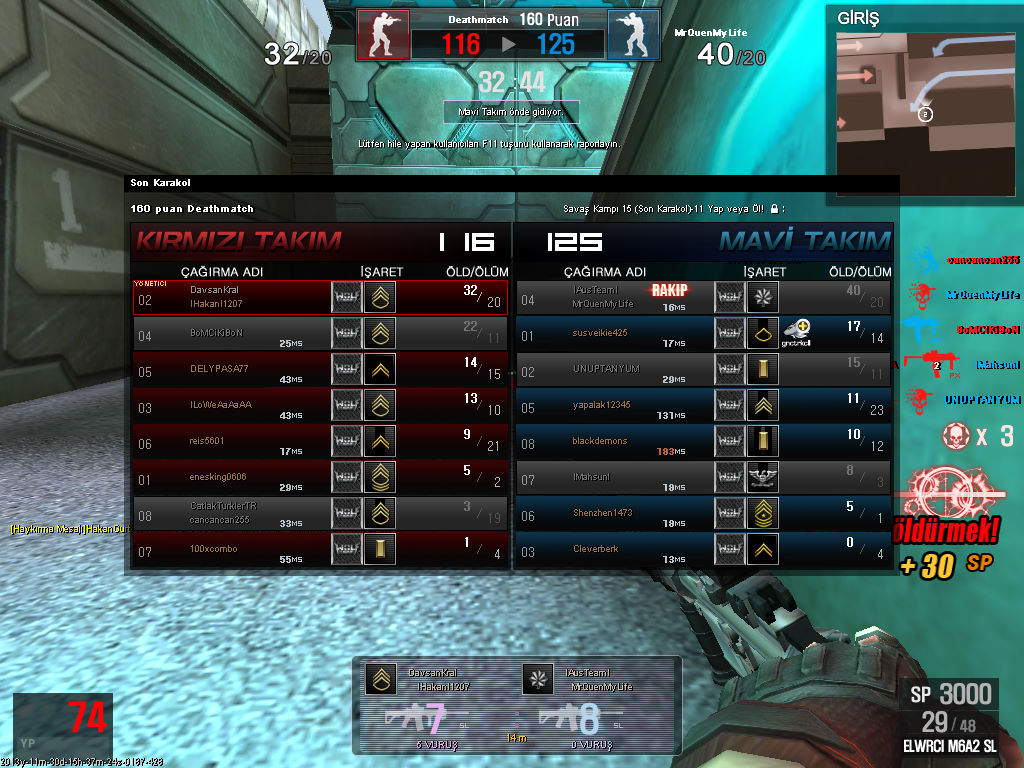Select the cancancan255 player row
Viewport: 1024px width, 768px height.
tap(320, 513)
